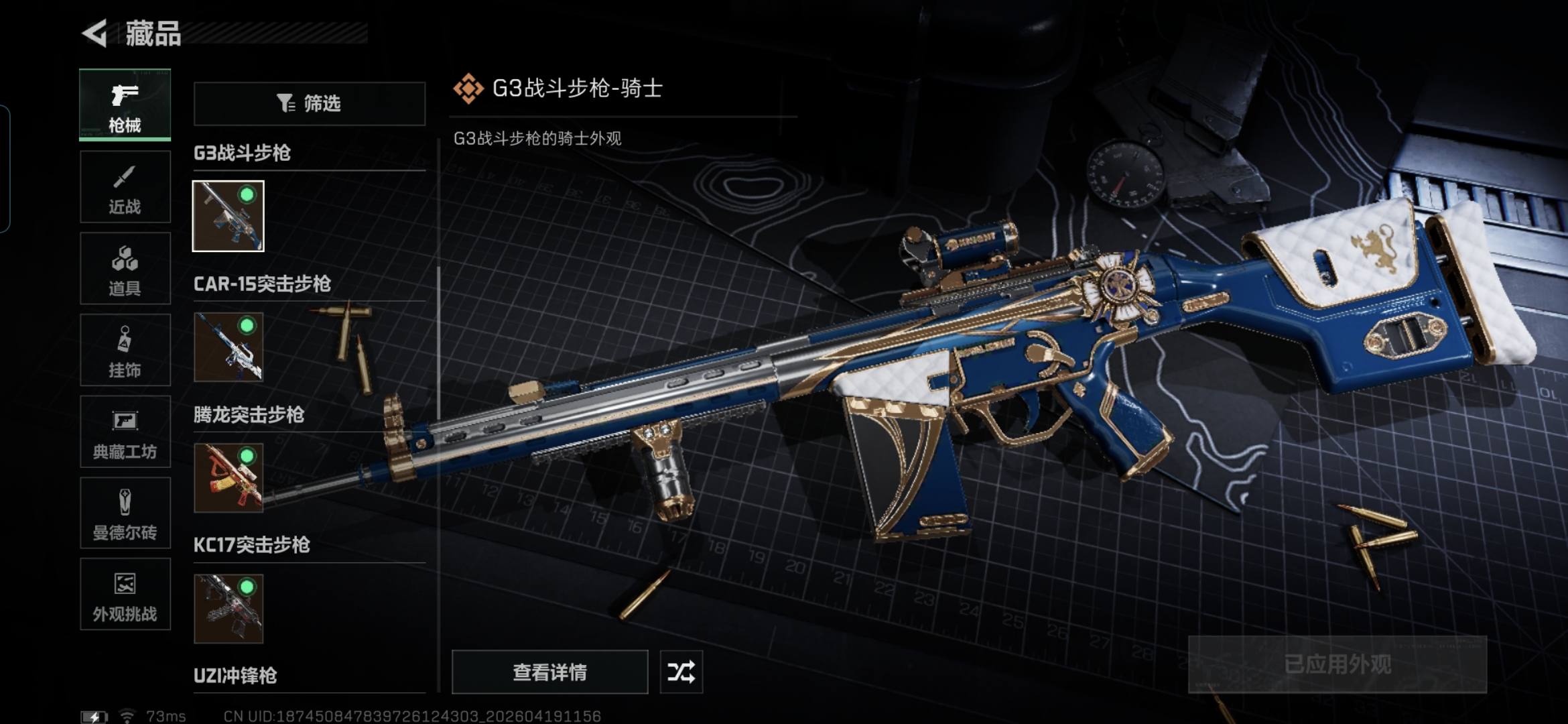Open the 筛选 filter options
The height and width of the screenshot is (724, 1568).
[310, 103]
